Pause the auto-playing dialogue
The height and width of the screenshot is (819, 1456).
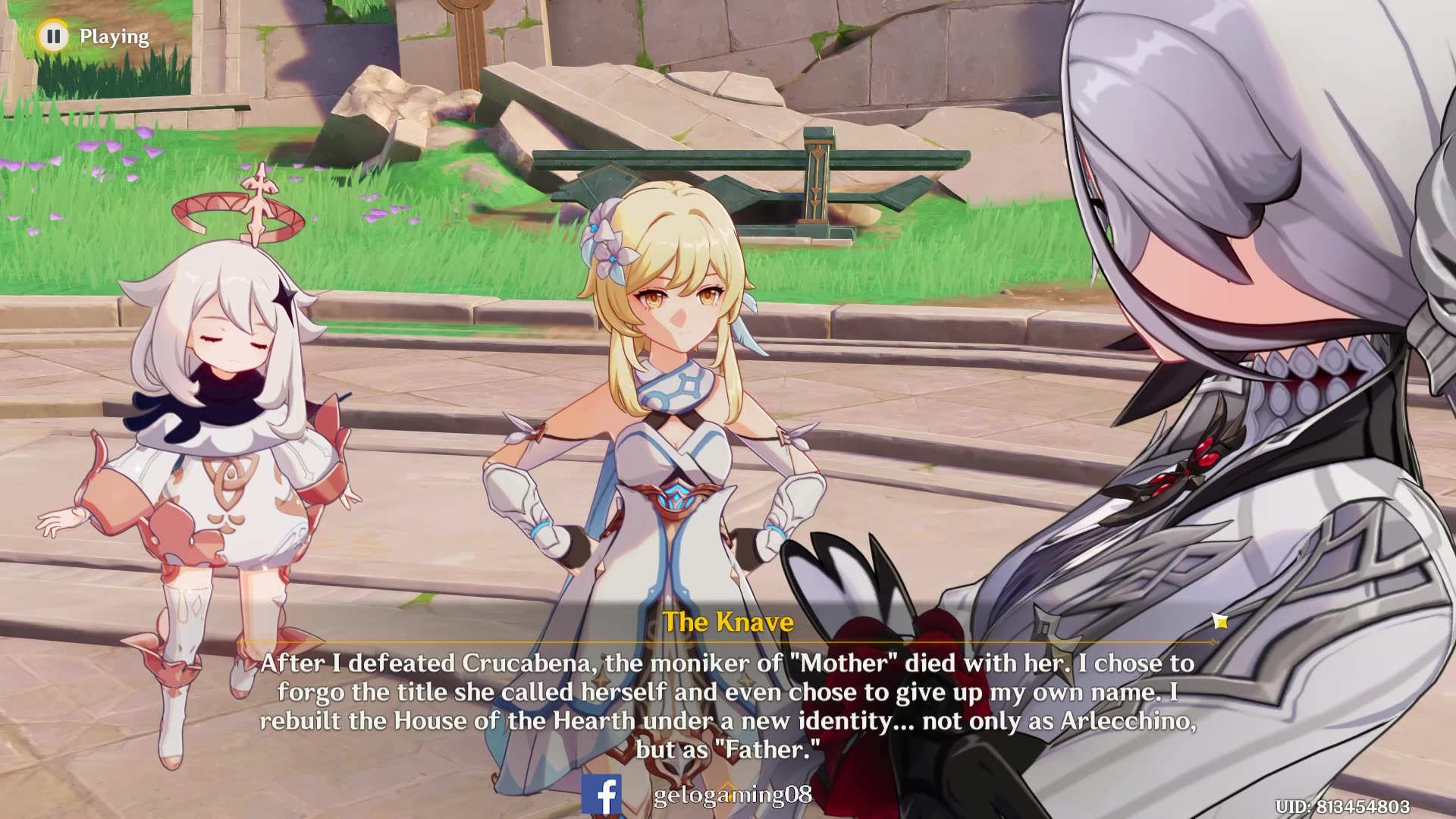click(52, 36)
